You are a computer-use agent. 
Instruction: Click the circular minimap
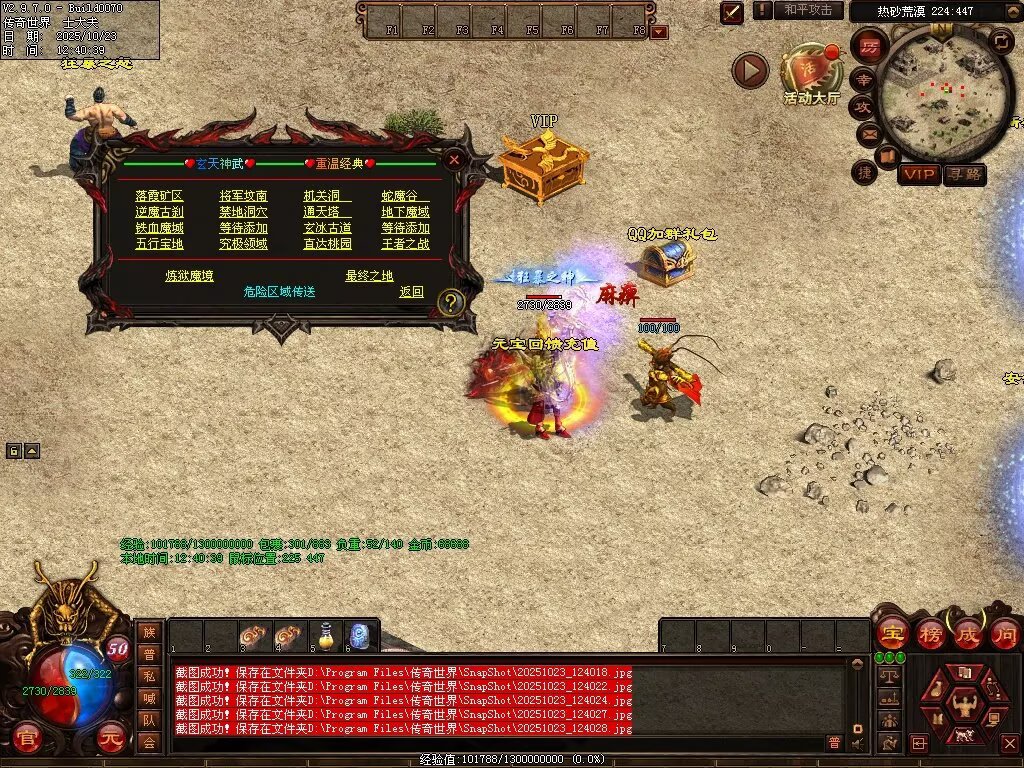(931, 95)
